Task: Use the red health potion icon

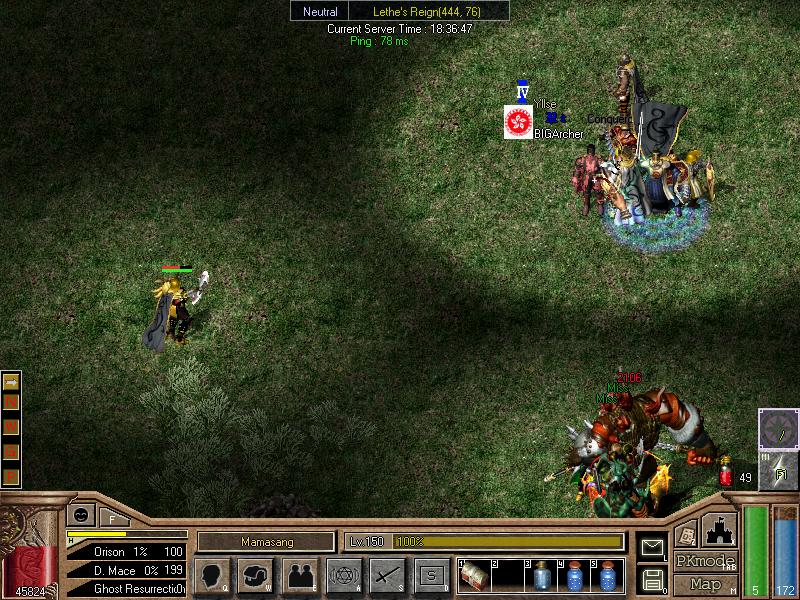Action: click(725, 474)
